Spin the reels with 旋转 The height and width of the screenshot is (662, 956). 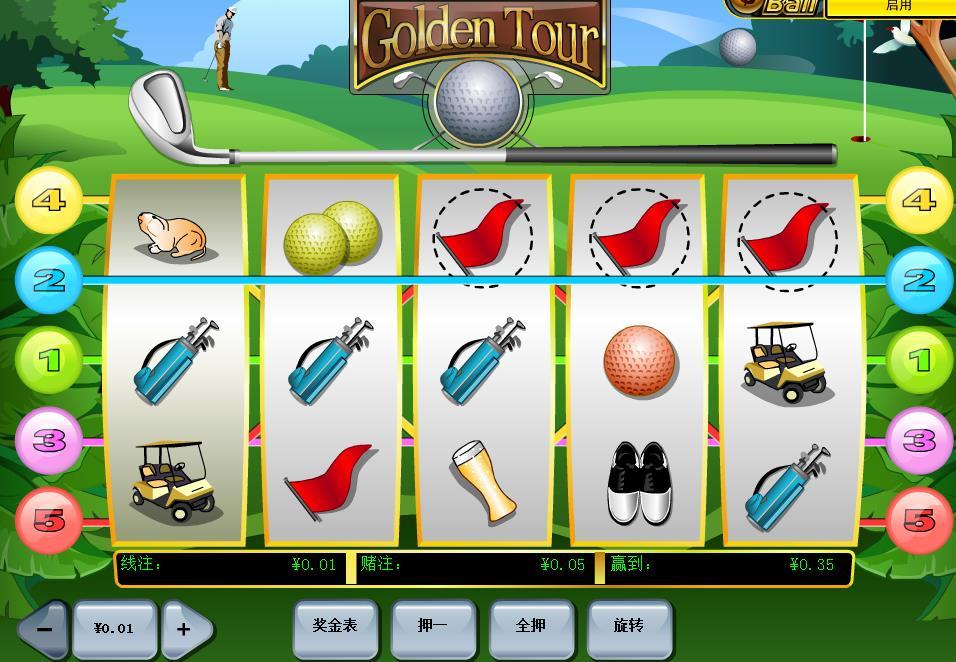click(x=629, y=627)
